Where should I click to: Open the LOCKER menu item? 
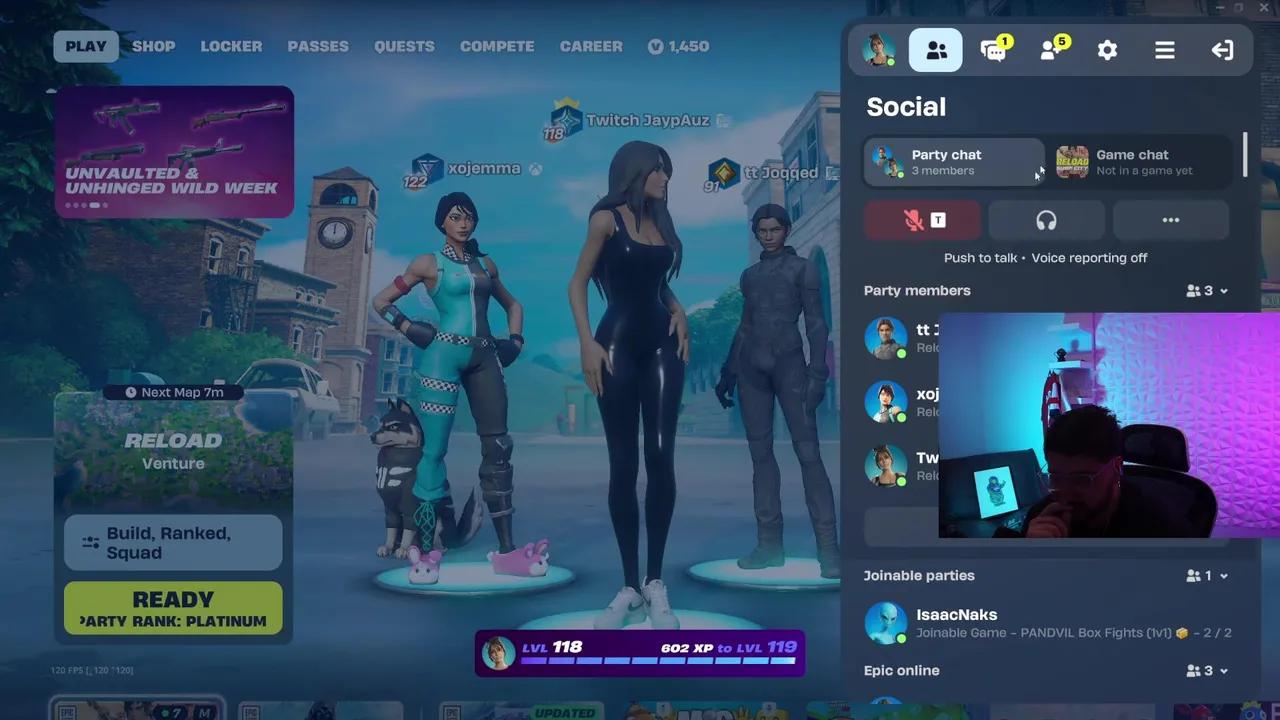[231, 46]
